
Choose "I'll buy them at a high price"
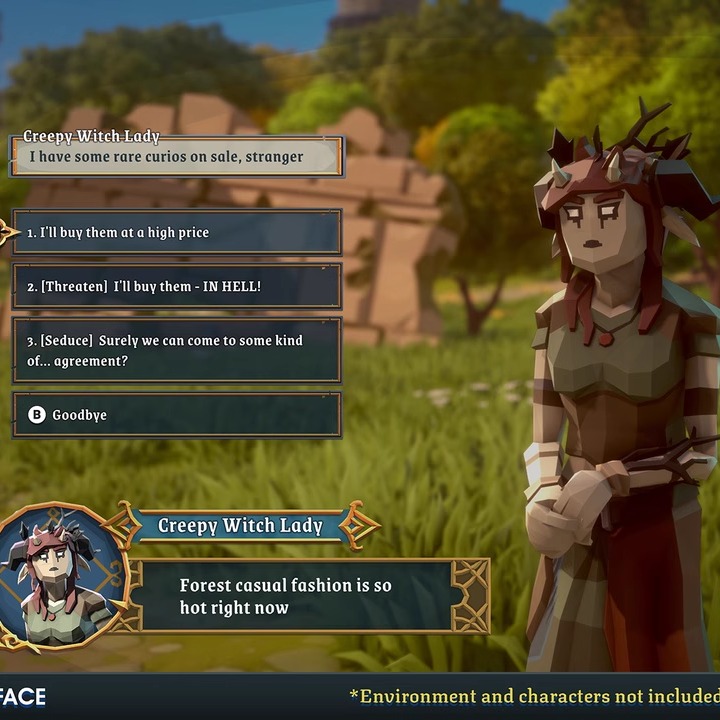177,232
